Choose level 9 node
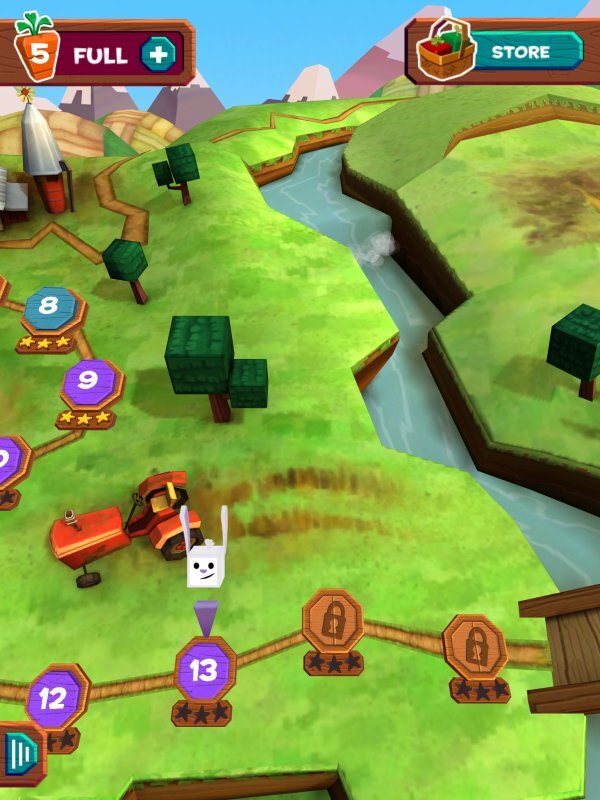Screen dimensions: 600x800 90,381
